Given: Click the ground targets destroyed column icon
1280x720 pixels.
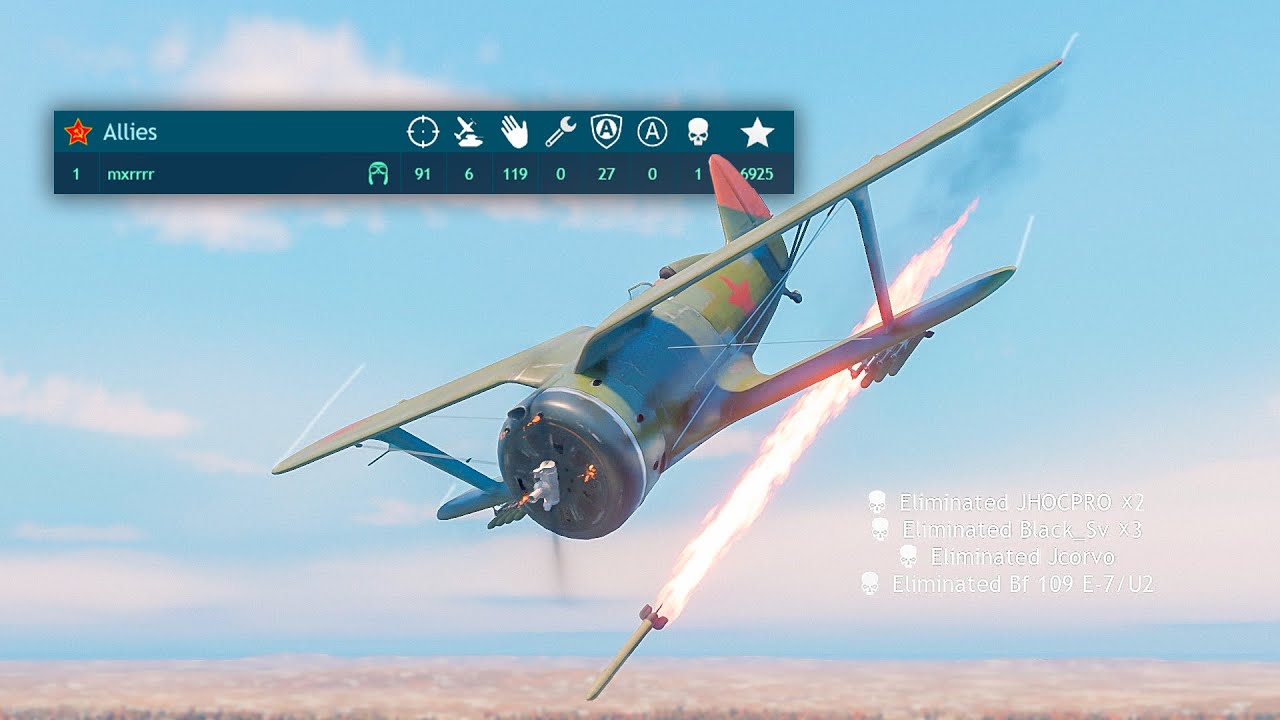Looking at the screenshot, I should click(x=468, y=132).
